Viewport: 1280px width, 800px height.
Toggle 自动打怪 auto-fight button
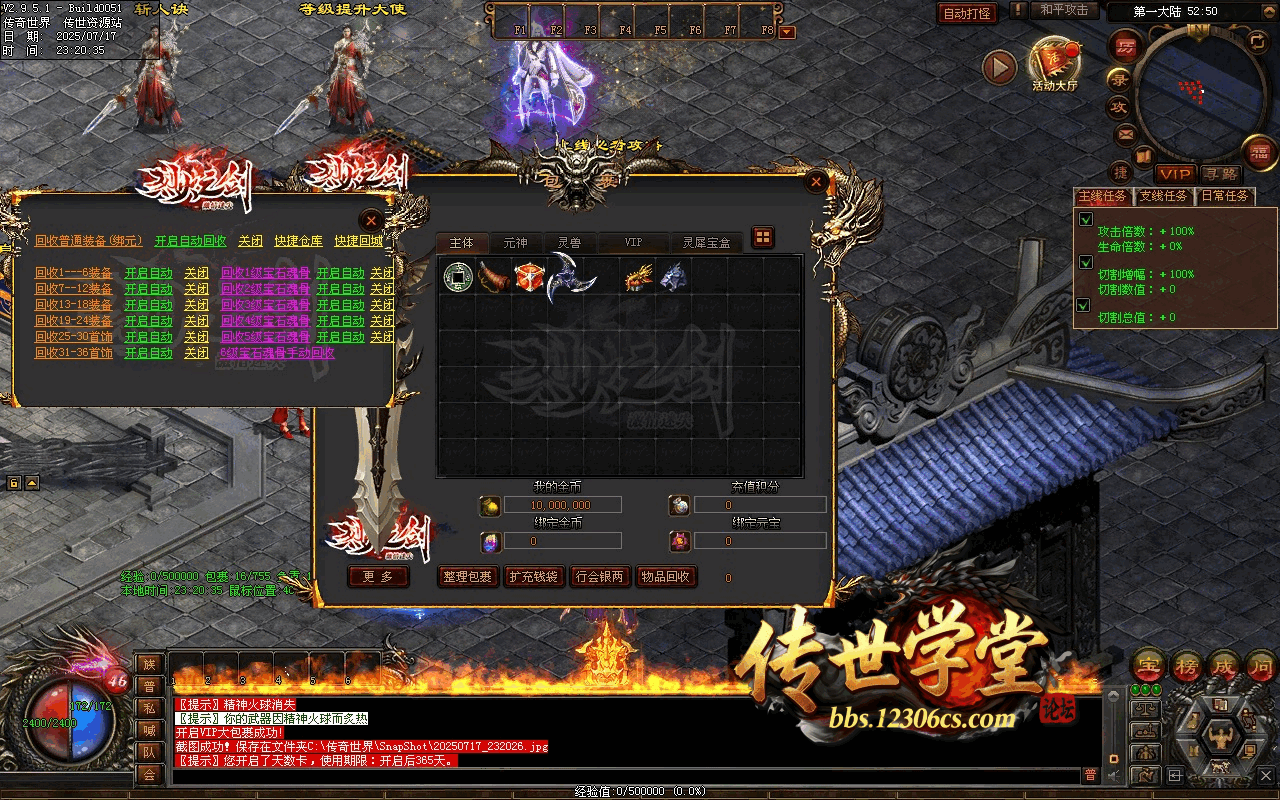[967, 14]
